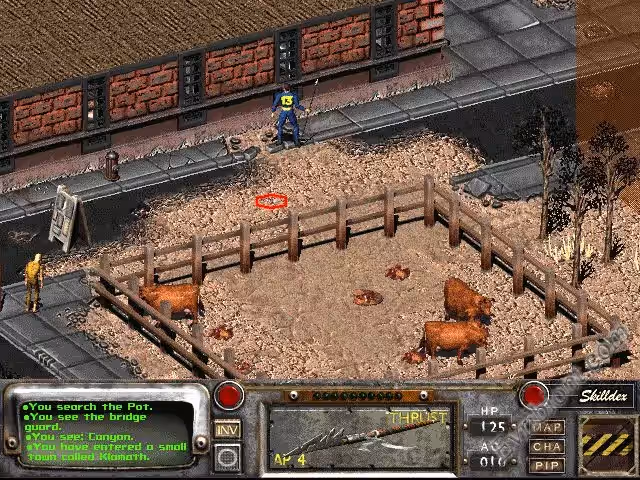
Task: Click the MAP button
Action: click(547, 427)
